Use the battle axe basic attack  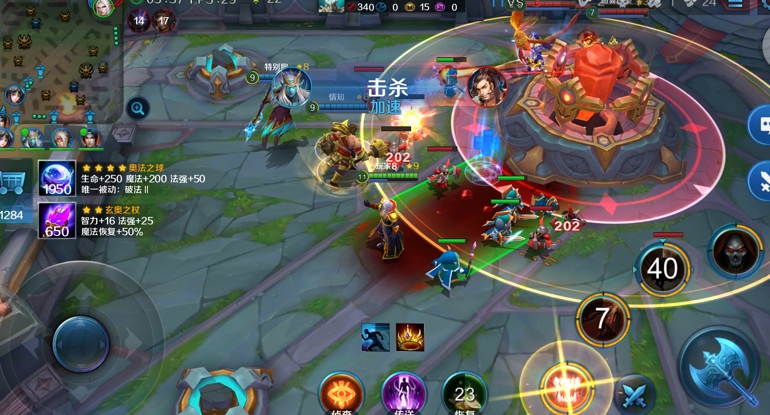(x=722, y=366)
